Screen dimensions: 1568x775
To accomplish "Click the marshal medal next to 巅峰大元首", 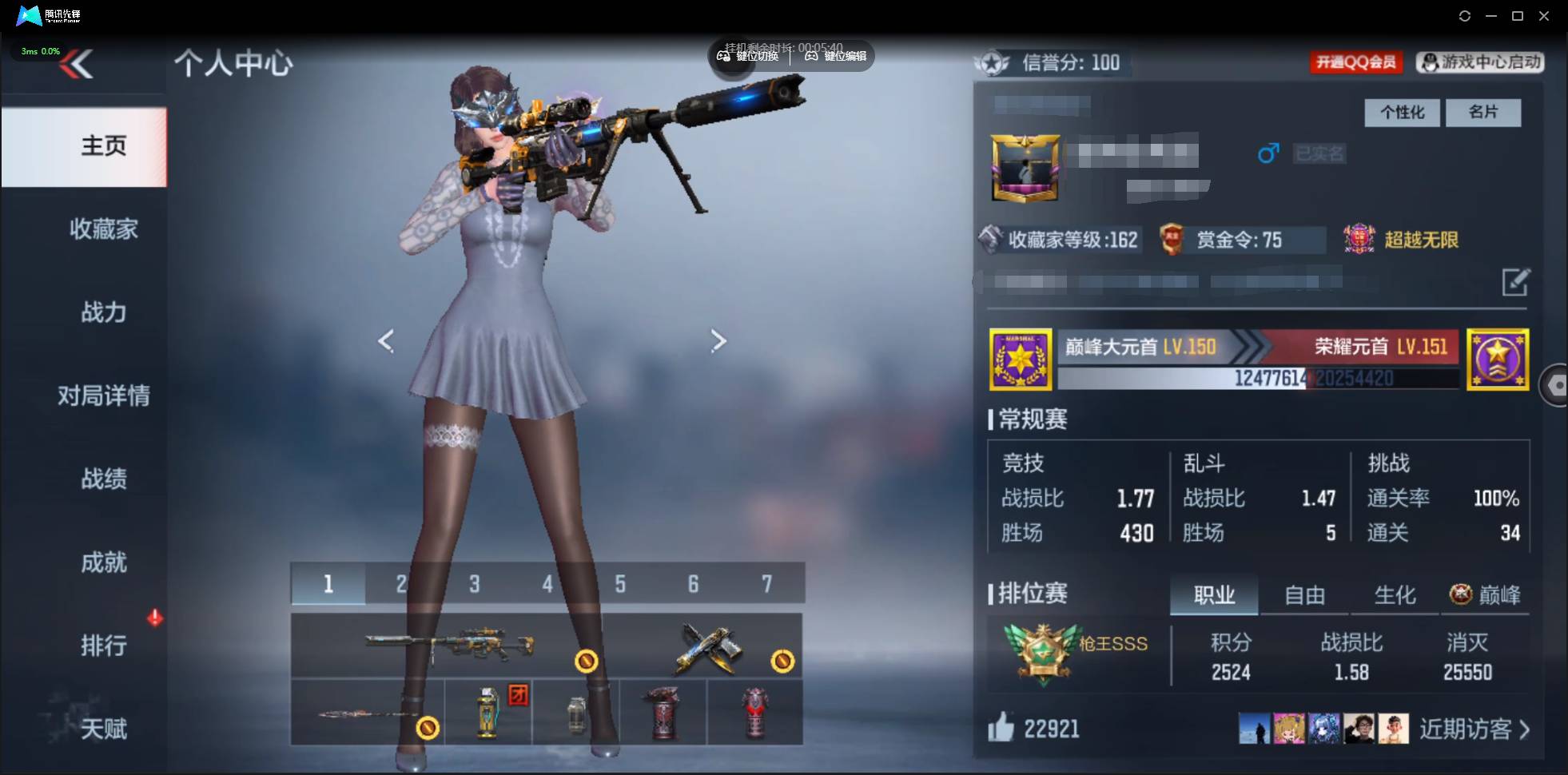I will coord(1021,360).
